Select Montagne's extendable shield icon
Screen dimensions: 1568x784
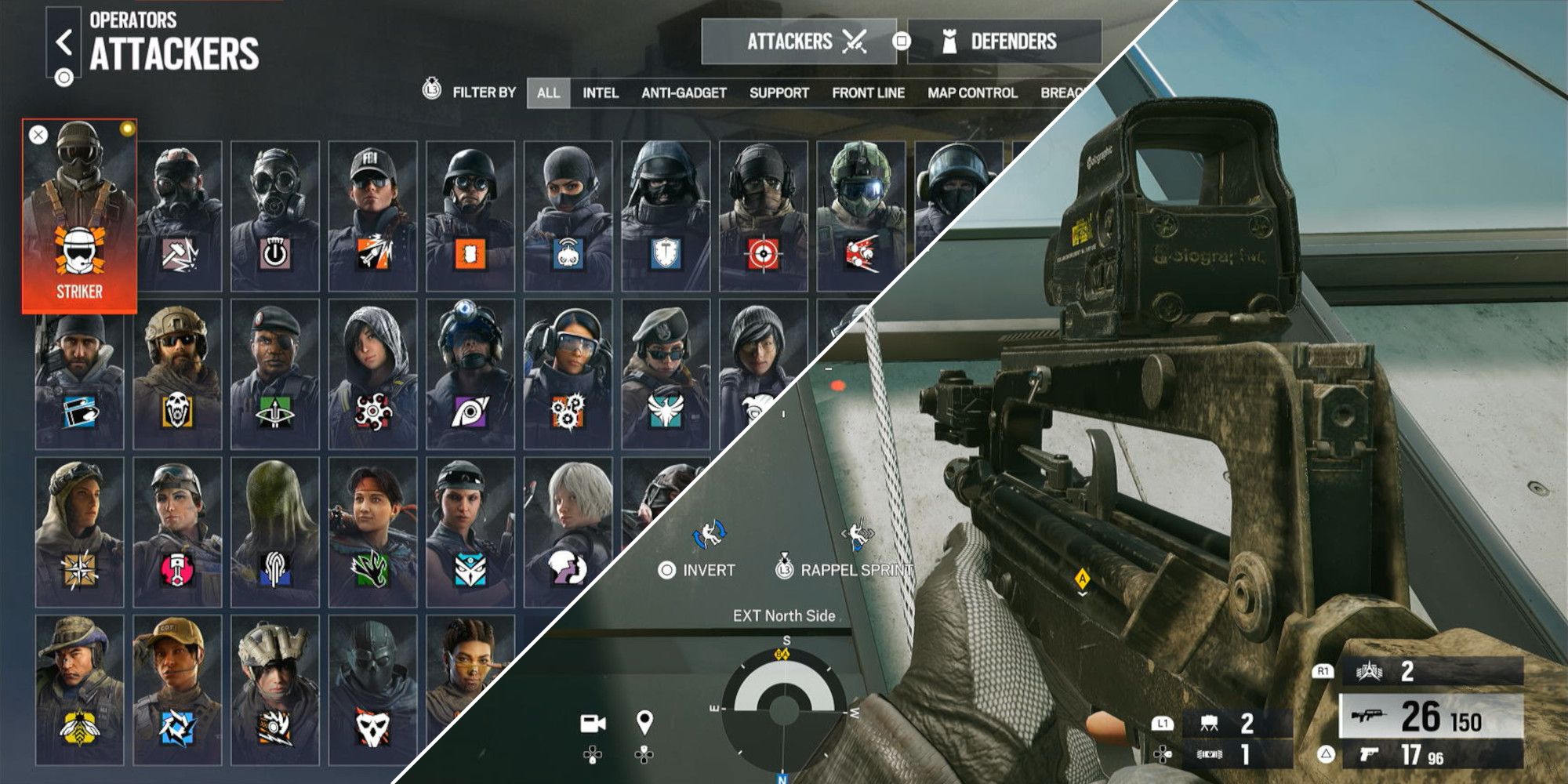[666, 252]
